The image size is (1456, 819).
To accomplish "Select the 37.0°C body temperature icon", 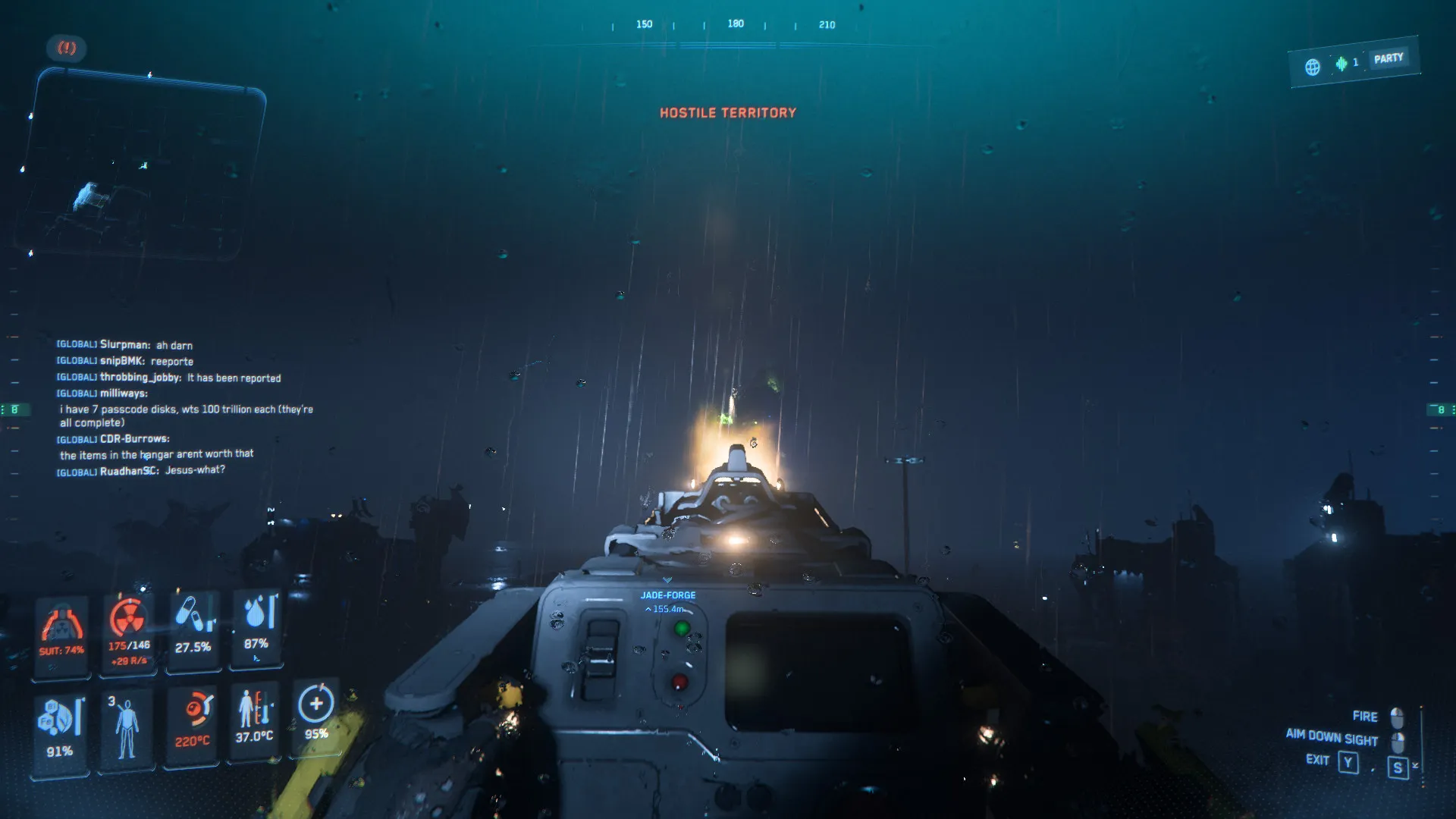I will 254,708.
